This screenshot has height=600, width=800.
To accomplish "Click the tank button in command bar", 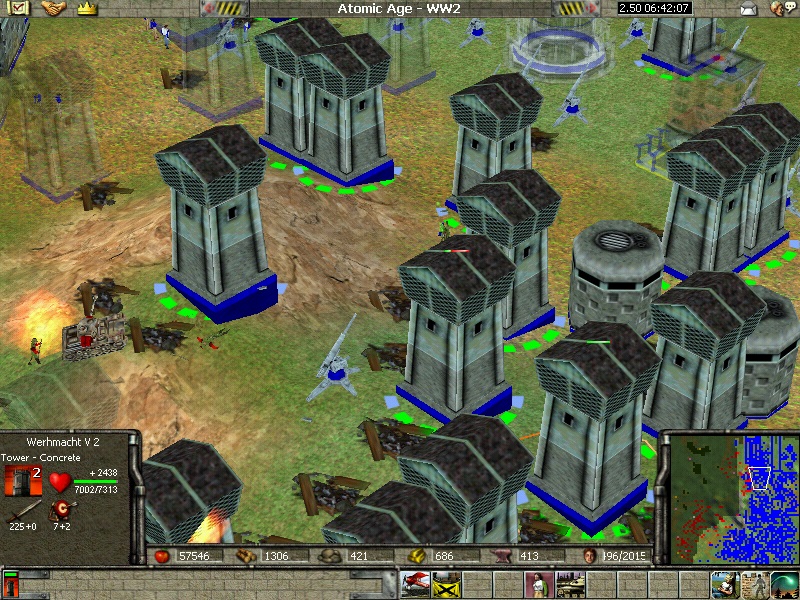I will point(571,582).
